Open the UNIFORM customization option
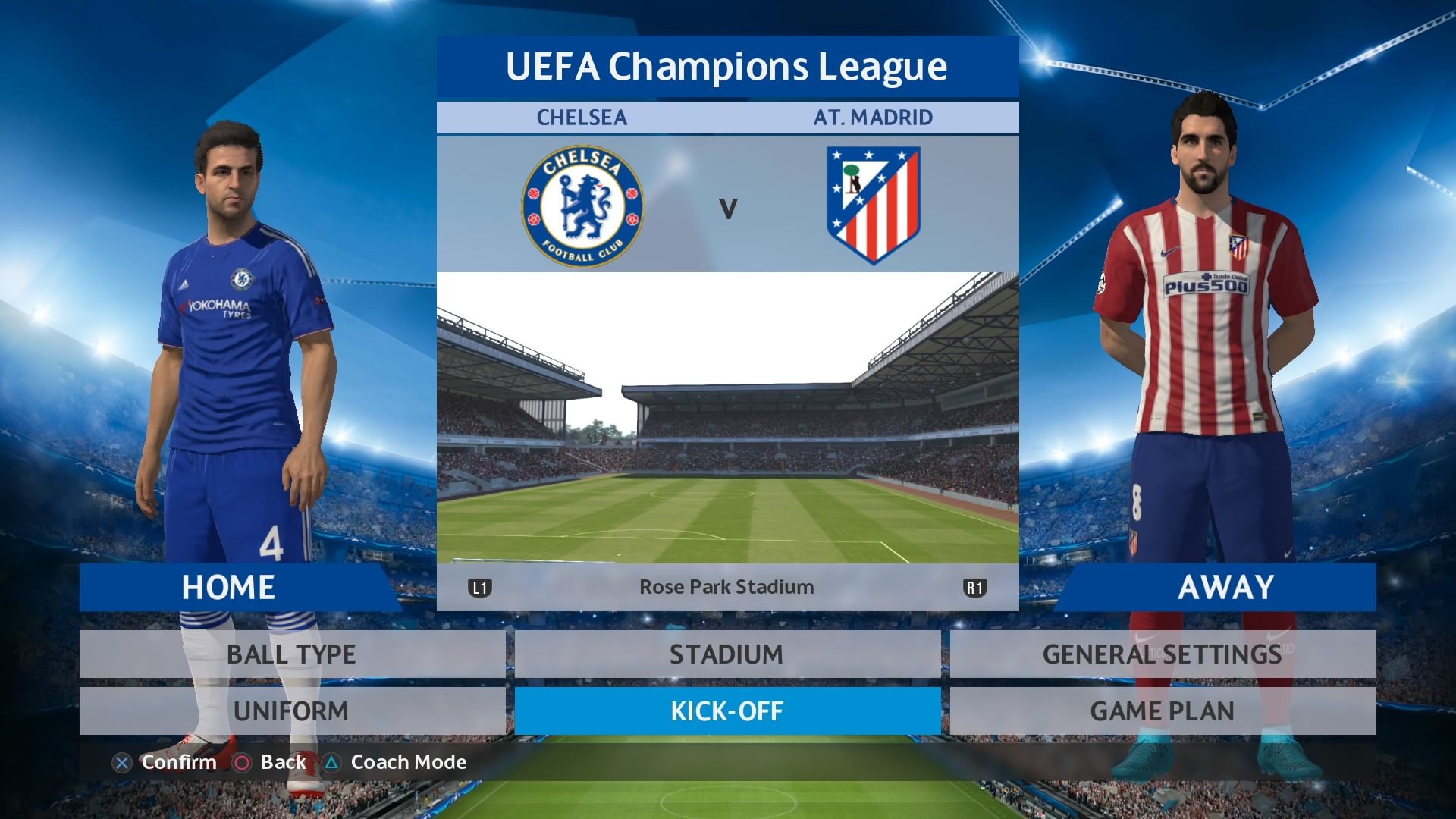The width and height of the screenshot is (1456, 819). click(292, 711)
